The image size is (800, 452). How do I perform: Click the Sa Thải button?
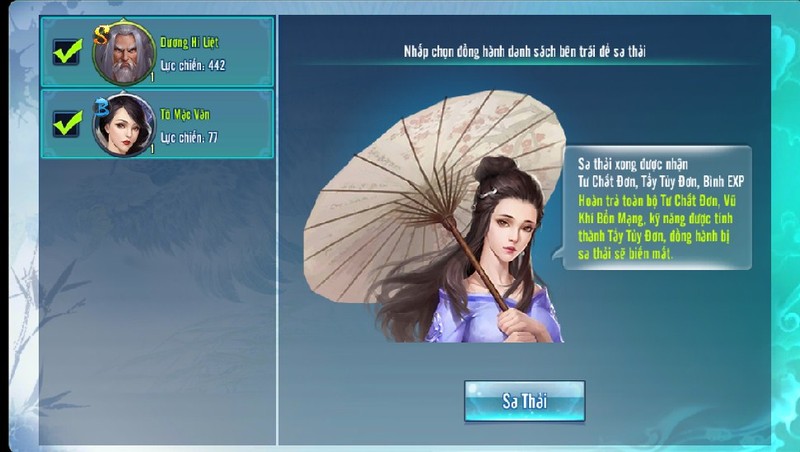(x=524, y=401)
